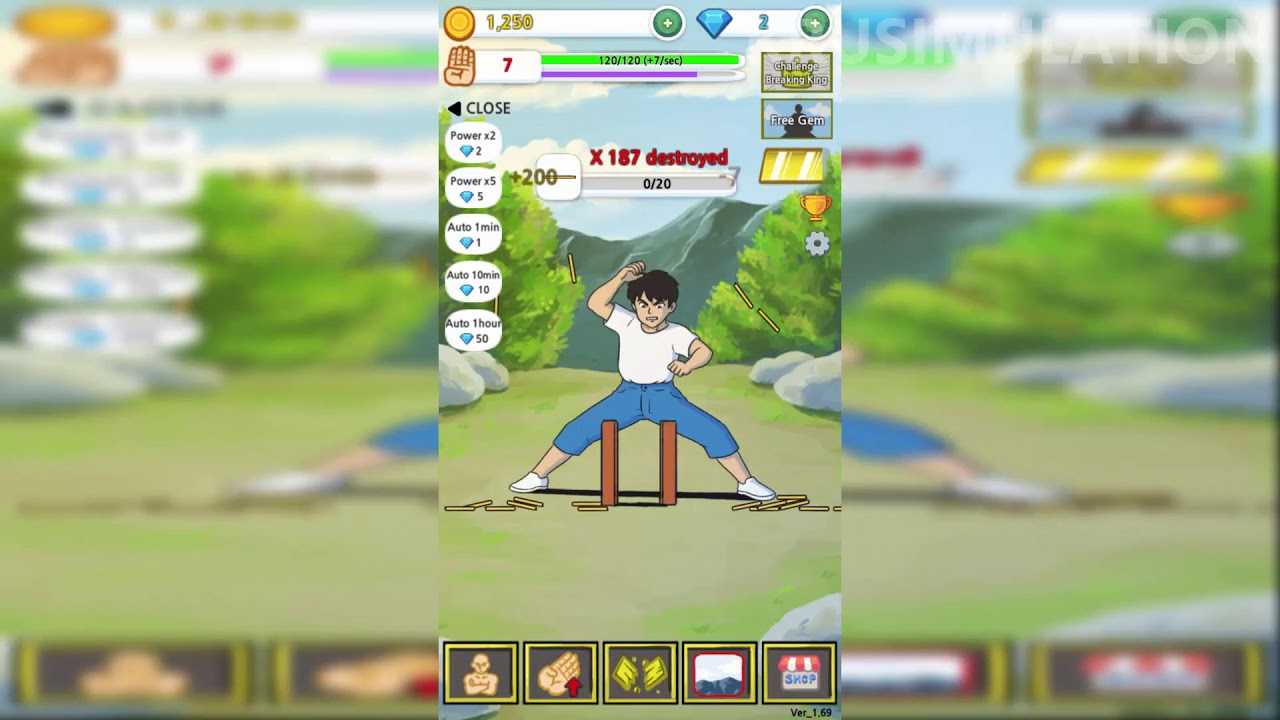Open the trophy leaderboard icon
Screen dimensions: 1280x720
pos(816,207)
